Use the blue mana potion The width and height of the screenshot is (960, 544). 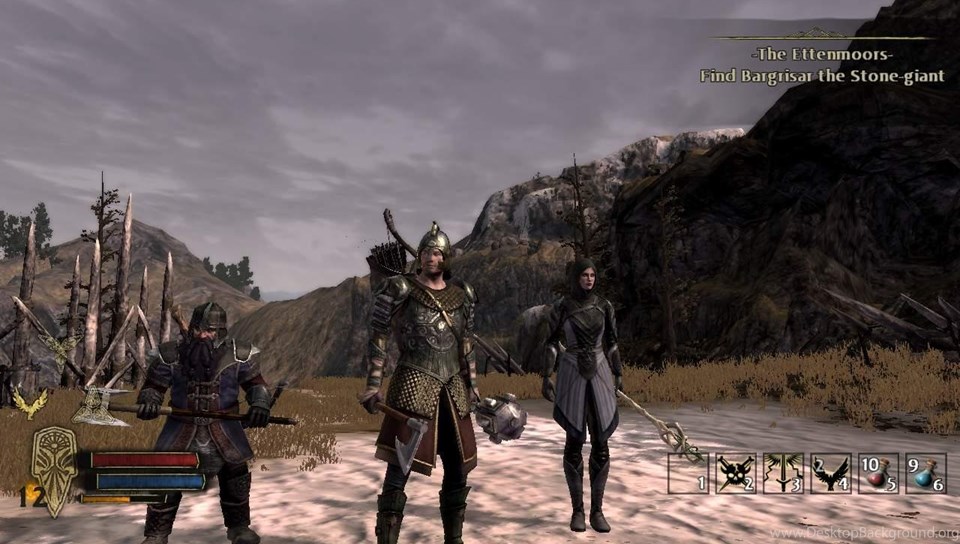tap(925, 473)
